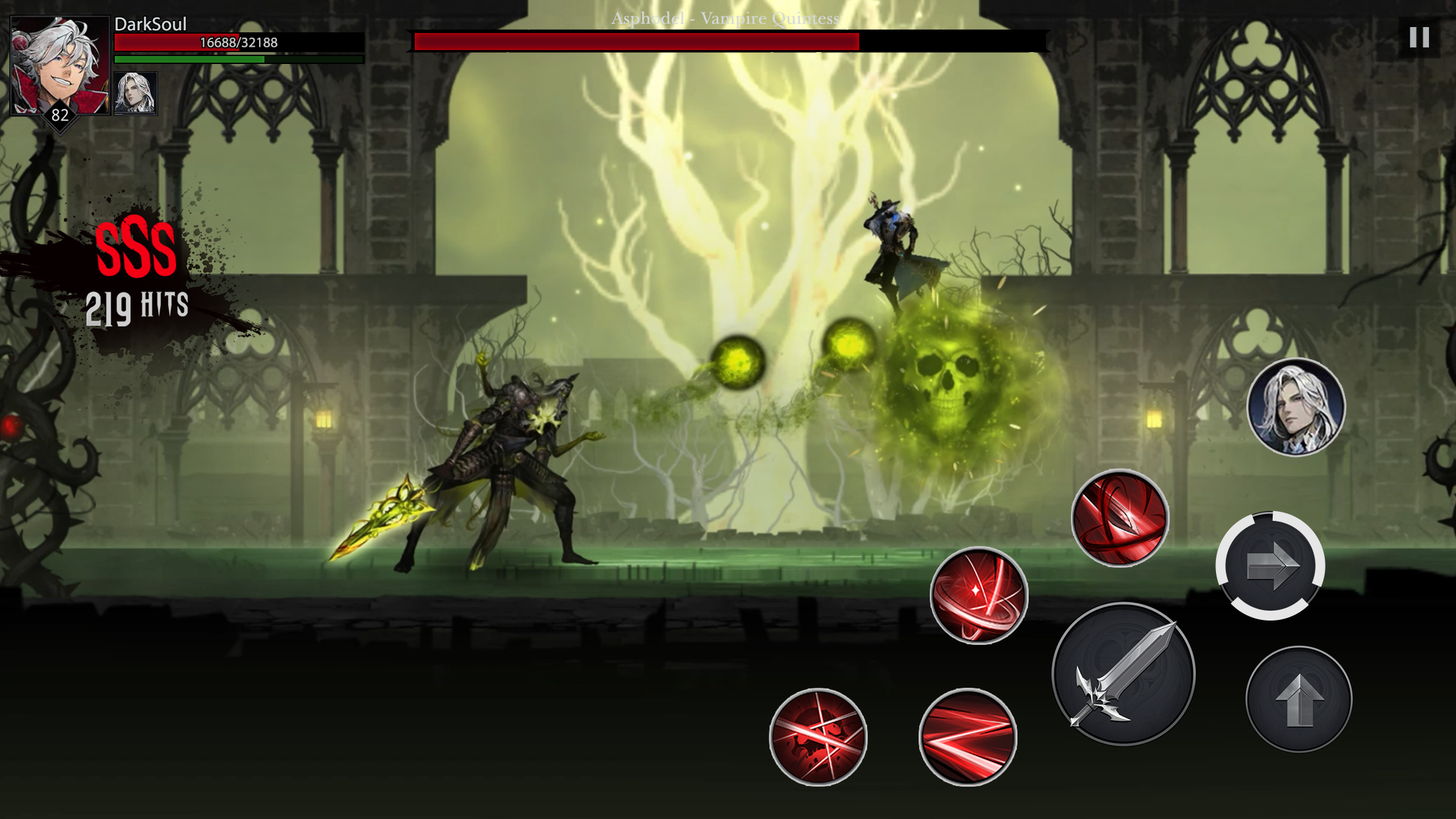
Task: Click the DarkSoul player name label
Action: coord(148,24)
